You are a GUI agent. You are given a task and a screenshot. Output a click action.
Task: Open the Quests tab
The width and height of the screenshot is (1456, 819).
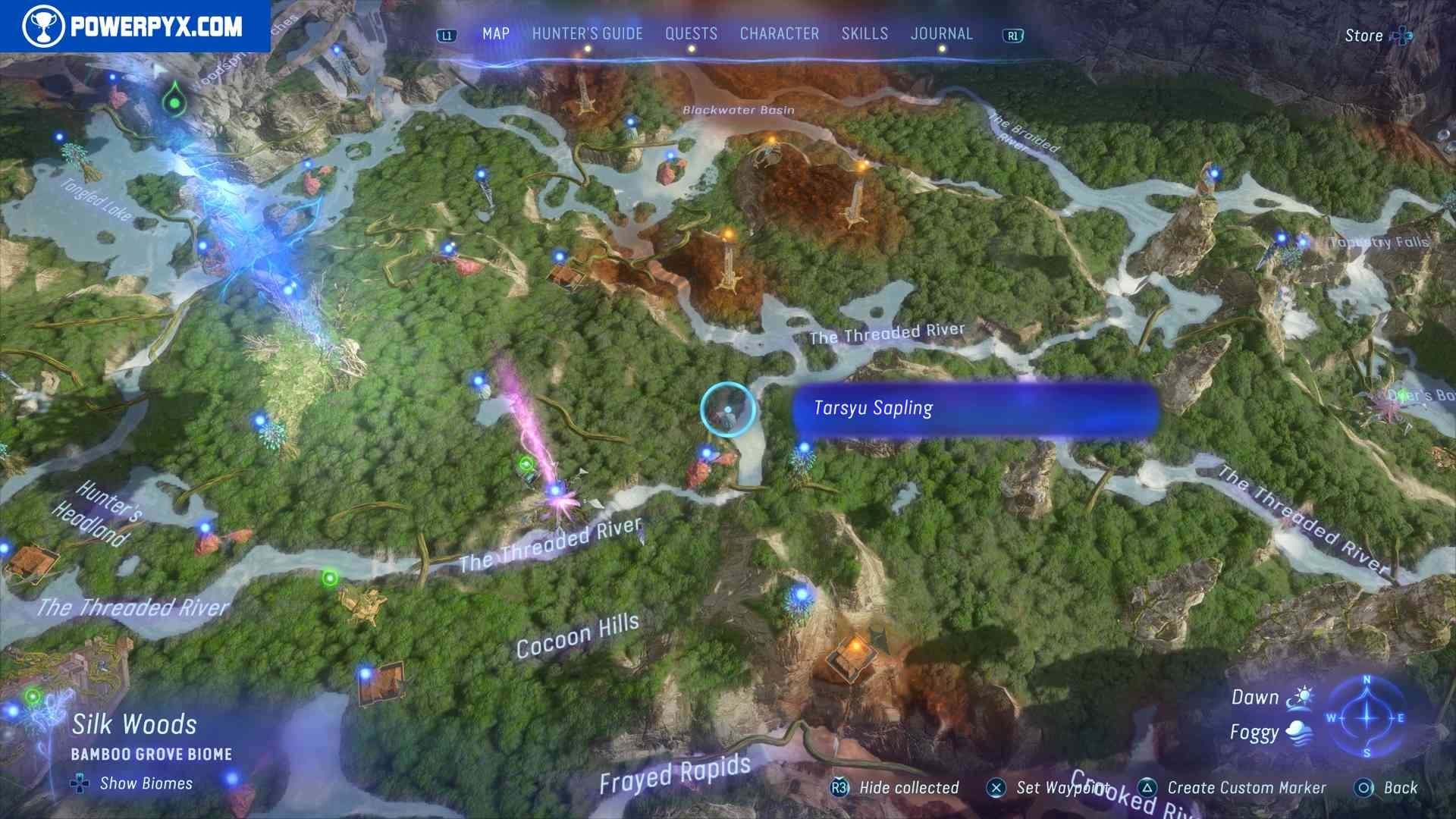[x=691, y=34]
